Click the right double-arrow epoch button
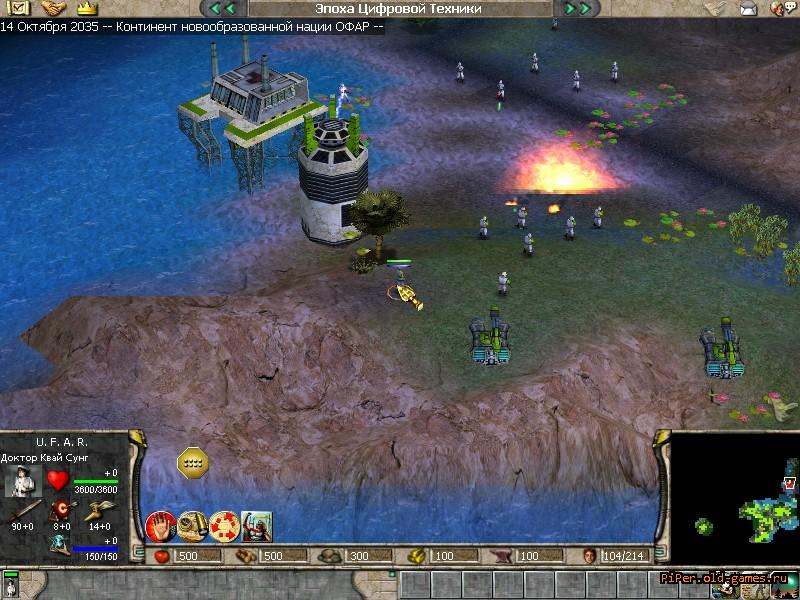 point(577,8)
